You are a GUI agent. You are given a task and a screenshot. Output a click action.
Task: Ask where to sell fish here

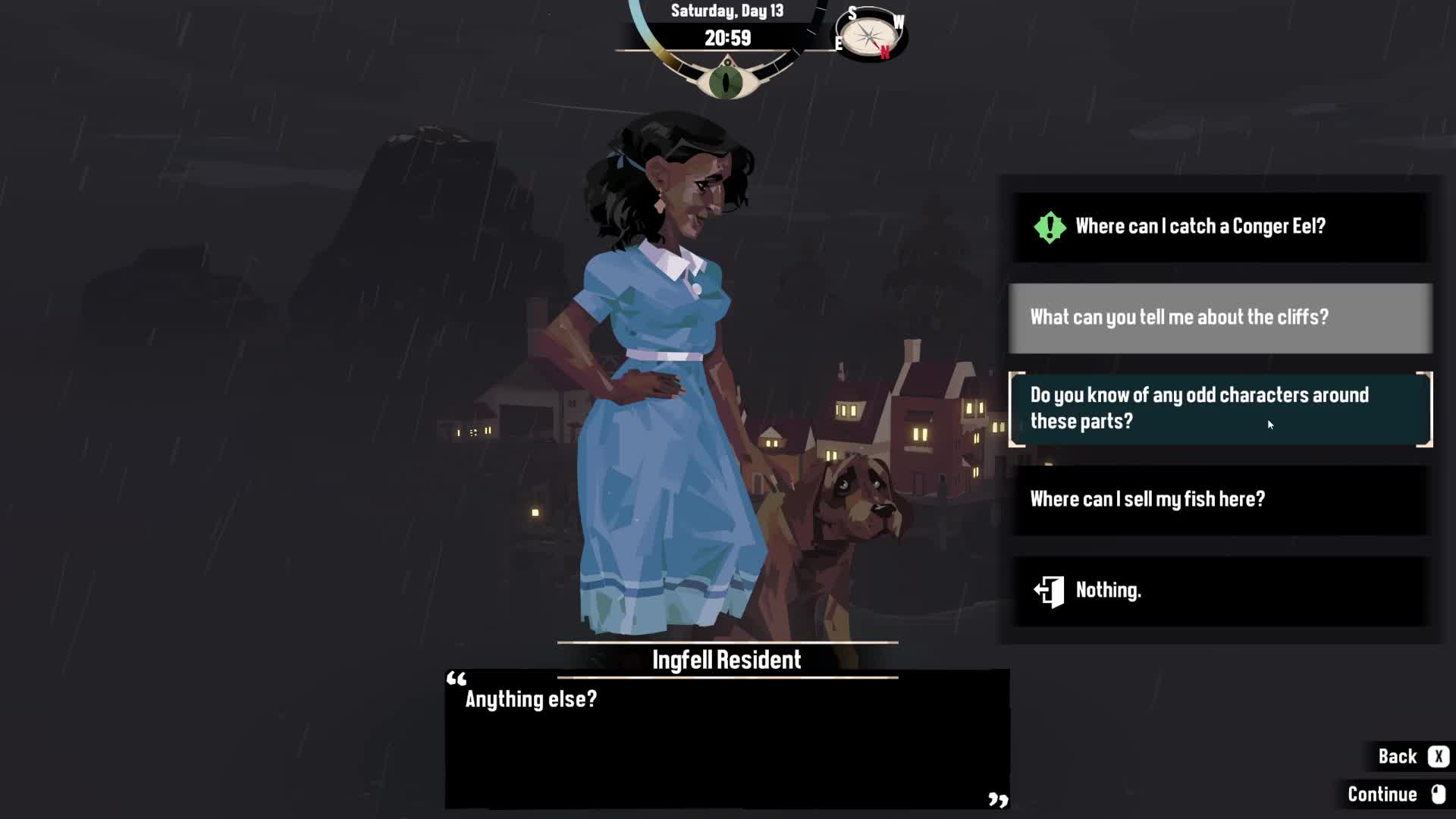point(1220,500)
